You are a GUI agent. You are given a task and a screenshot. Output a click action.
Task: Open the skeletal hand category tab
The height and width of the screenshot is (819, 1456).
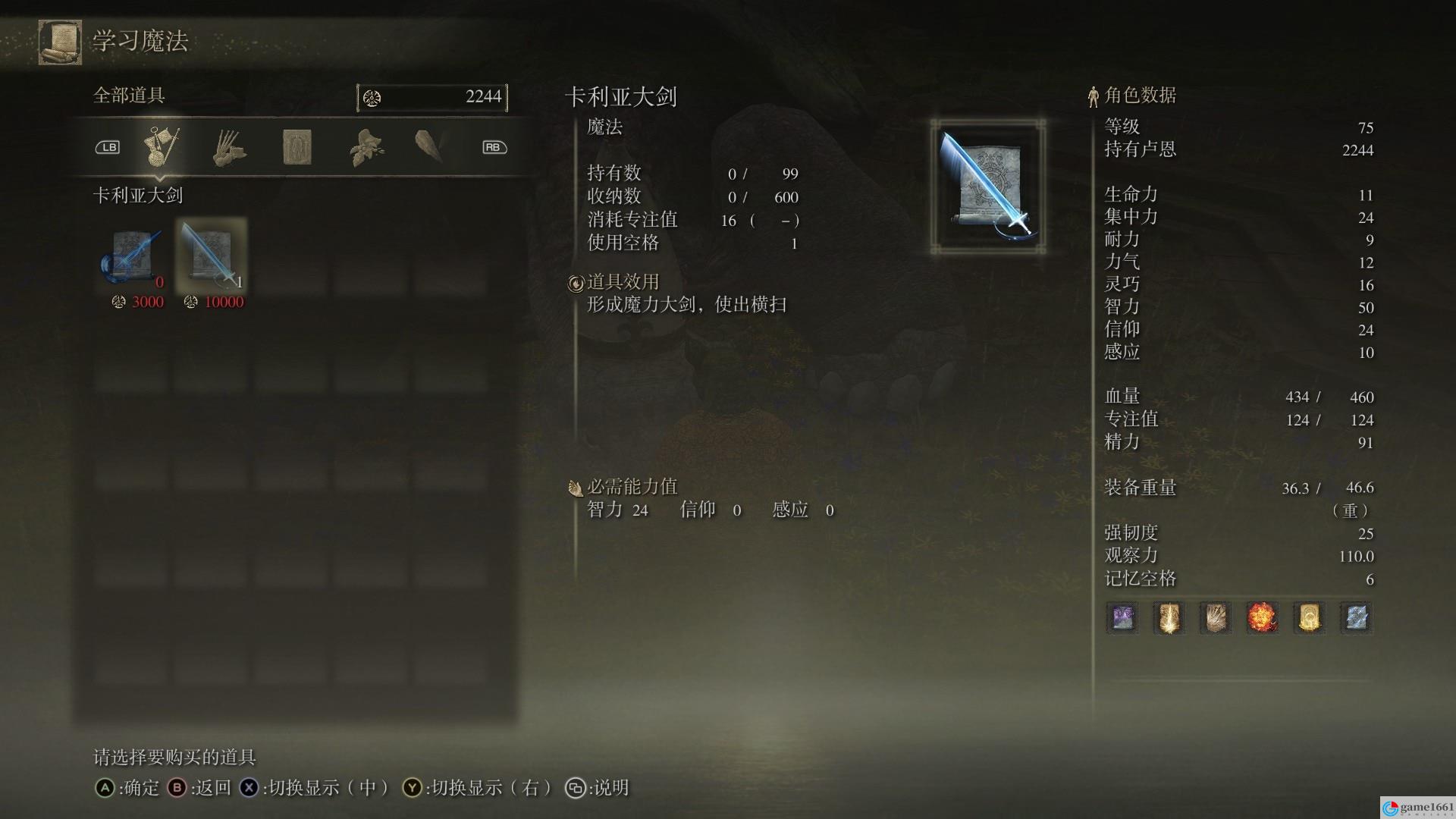tap(228, 147)
